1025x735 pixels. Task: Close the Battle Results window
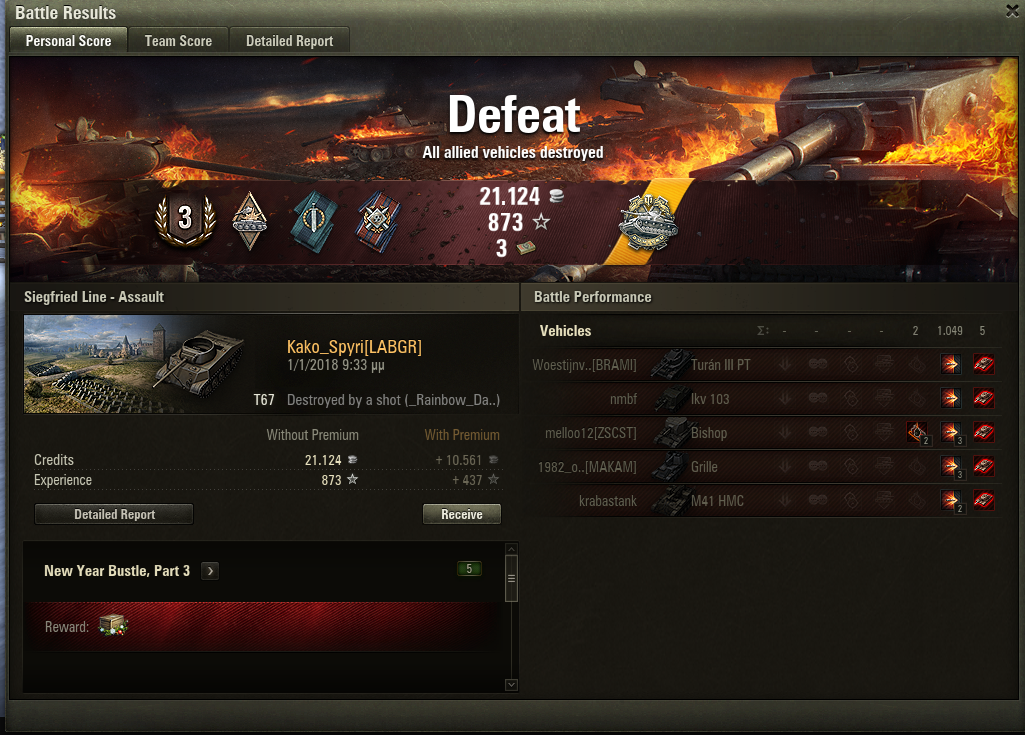[1012, 11]
